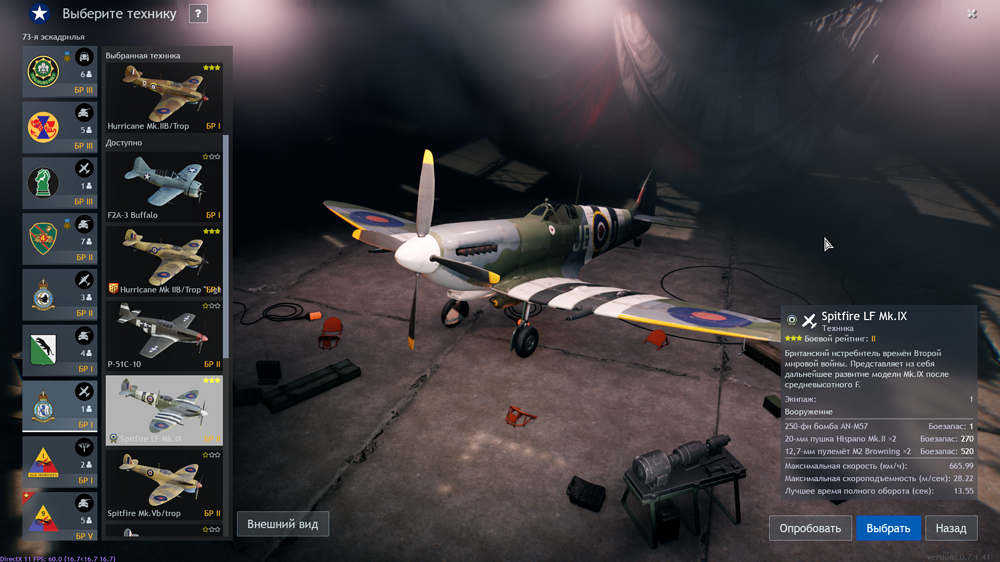Viewport: 1000px width, 562px height.
Task: Click the star emblem beside Выберите технику
Action: point(39,14)
